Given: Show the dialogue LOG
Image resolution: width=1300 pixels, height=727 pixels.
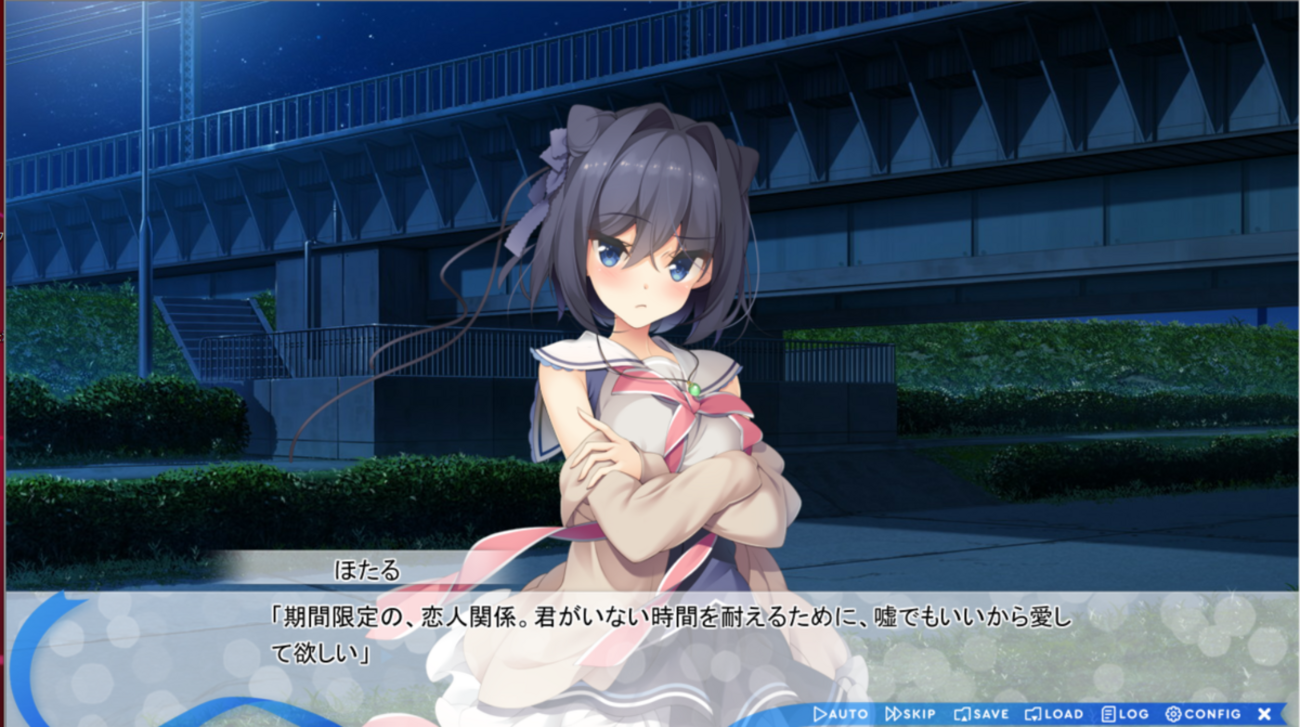Looking at the screenshot, I should click(1125, 714).
